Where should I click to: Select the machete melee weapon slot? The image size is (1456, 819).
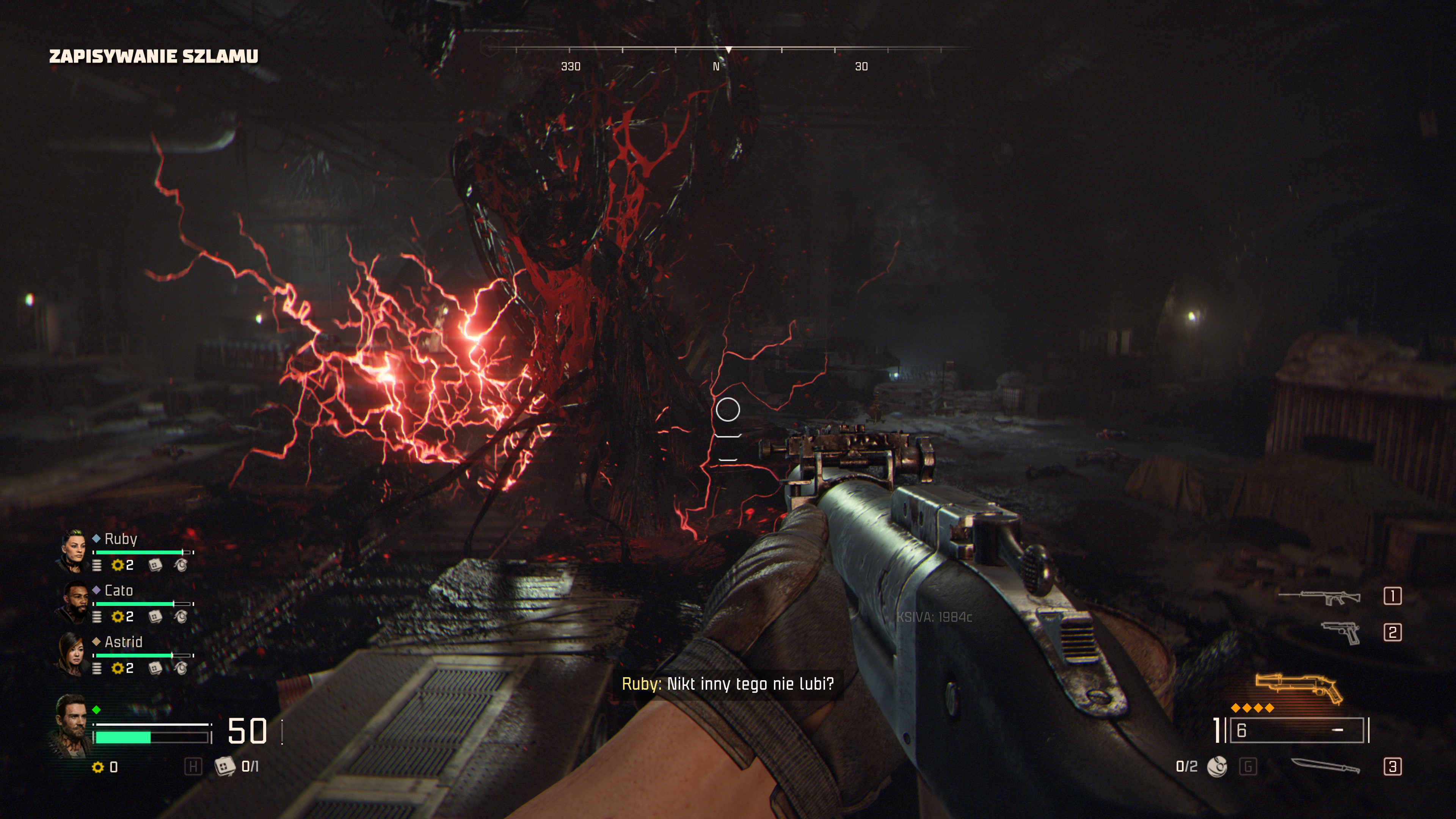(x=1326, y=766)
